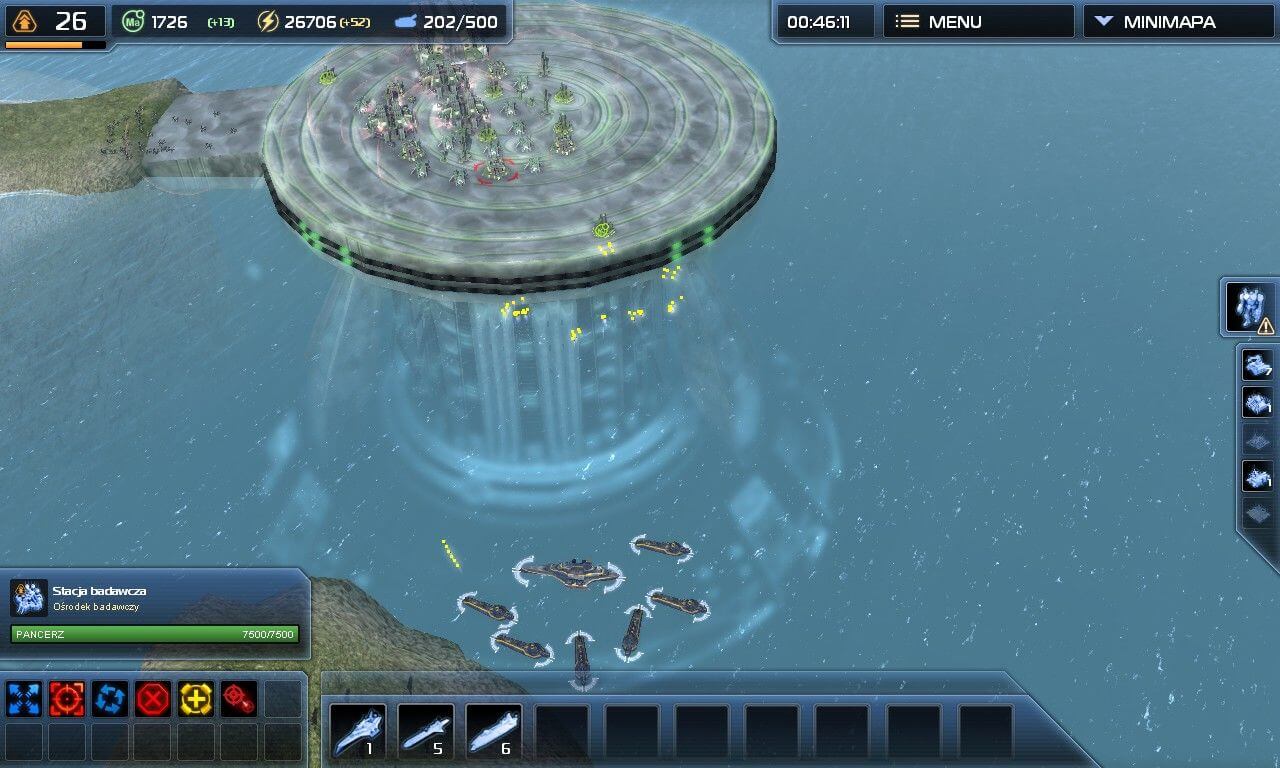
Task: Select the ship group with count 6
Action: point(494,732)
